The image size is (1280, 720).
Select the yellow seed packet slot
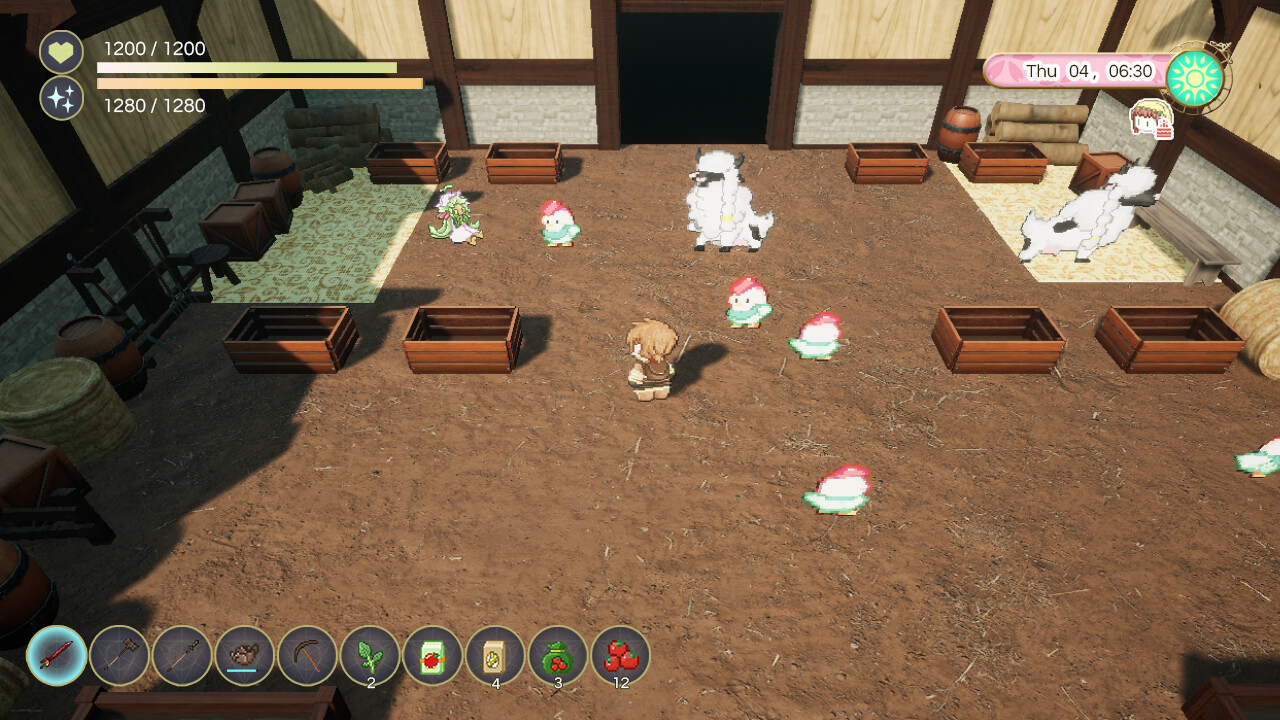495,655
